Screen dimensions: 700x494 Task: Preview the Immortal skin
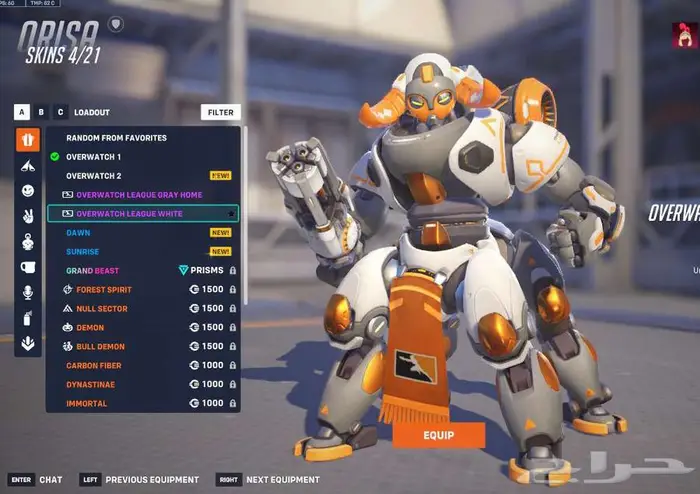click(87, 403)
